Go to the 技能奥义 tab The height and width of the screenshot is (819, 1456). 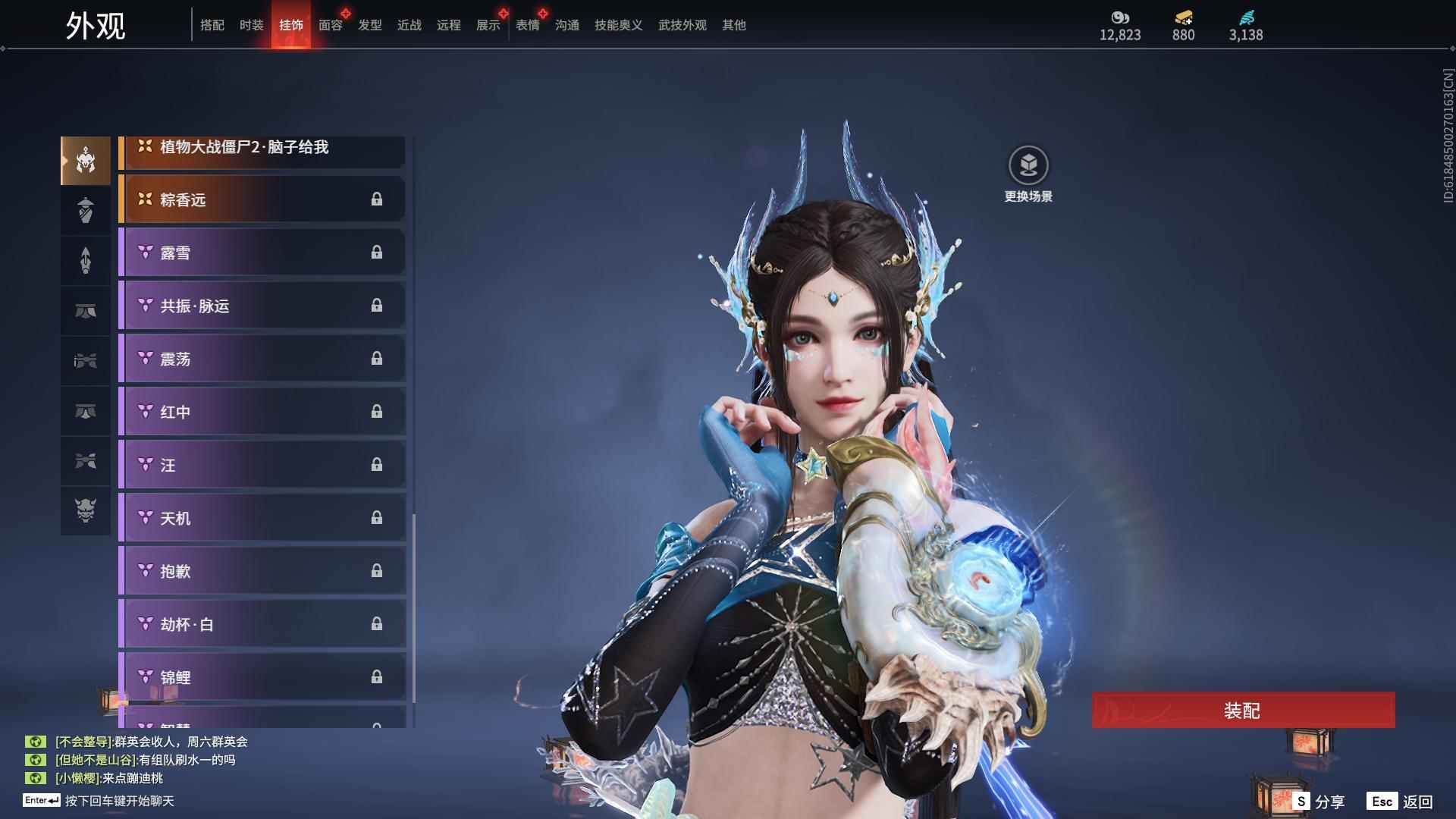click(618, 25)
